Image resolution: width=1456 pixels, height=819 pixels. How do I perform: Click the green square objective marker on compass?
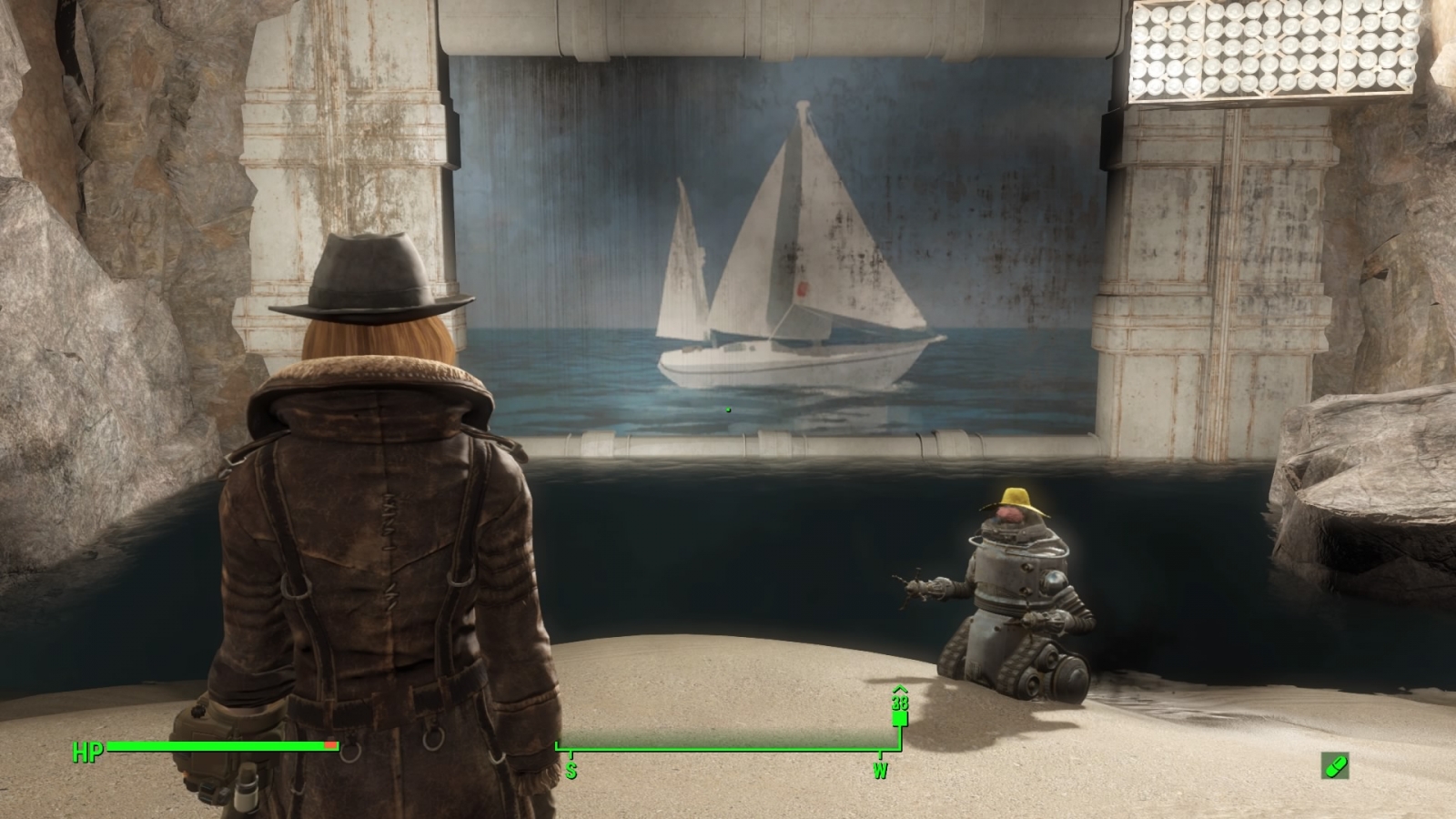pyautogui.click(x=898, y=720)
